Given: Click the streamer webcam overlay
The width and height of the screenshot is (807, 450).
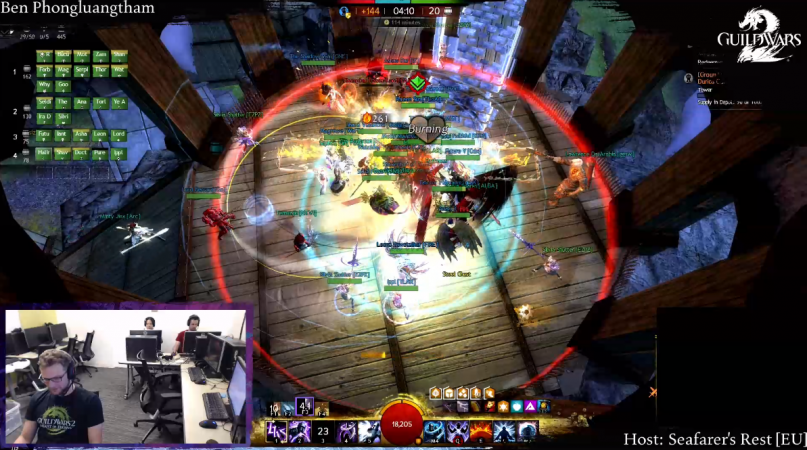Looking at the screenshot, I should pos(127,376).
